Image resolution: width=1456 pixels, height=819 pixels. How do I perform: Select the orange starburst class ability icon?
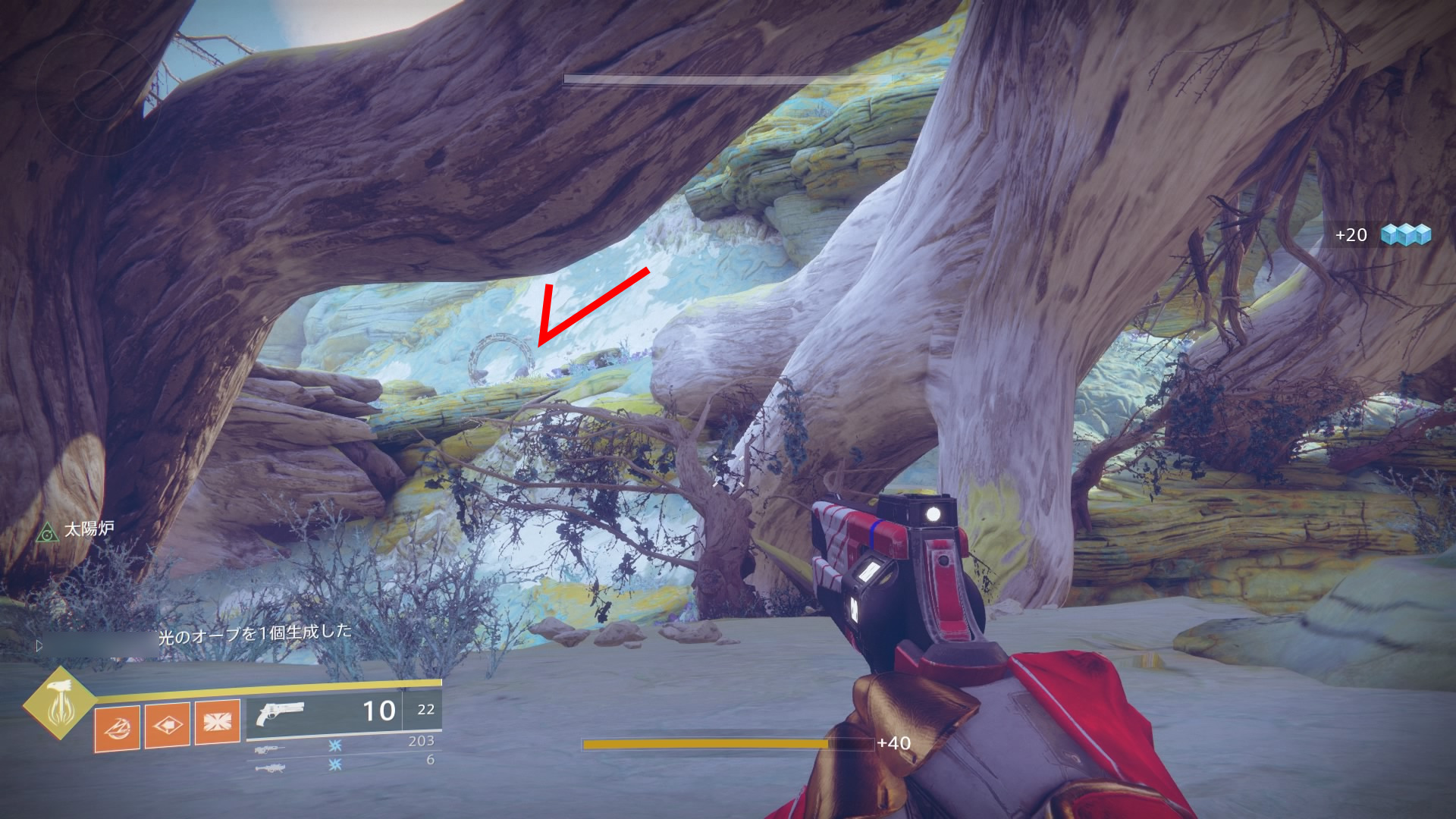(217, 721)
